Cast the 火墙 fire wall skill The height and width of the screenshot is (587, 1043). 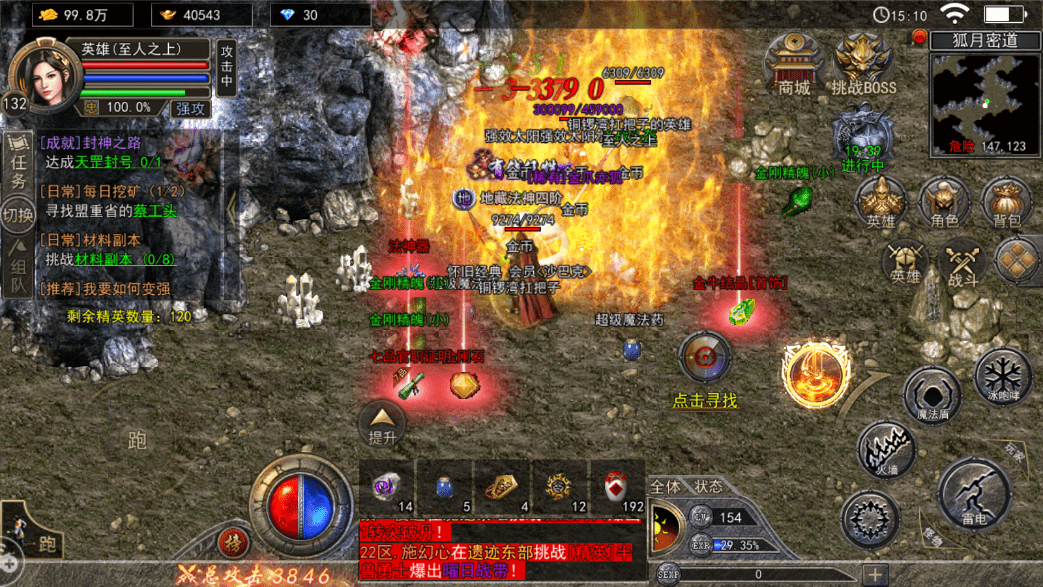[x=885, y=449]
